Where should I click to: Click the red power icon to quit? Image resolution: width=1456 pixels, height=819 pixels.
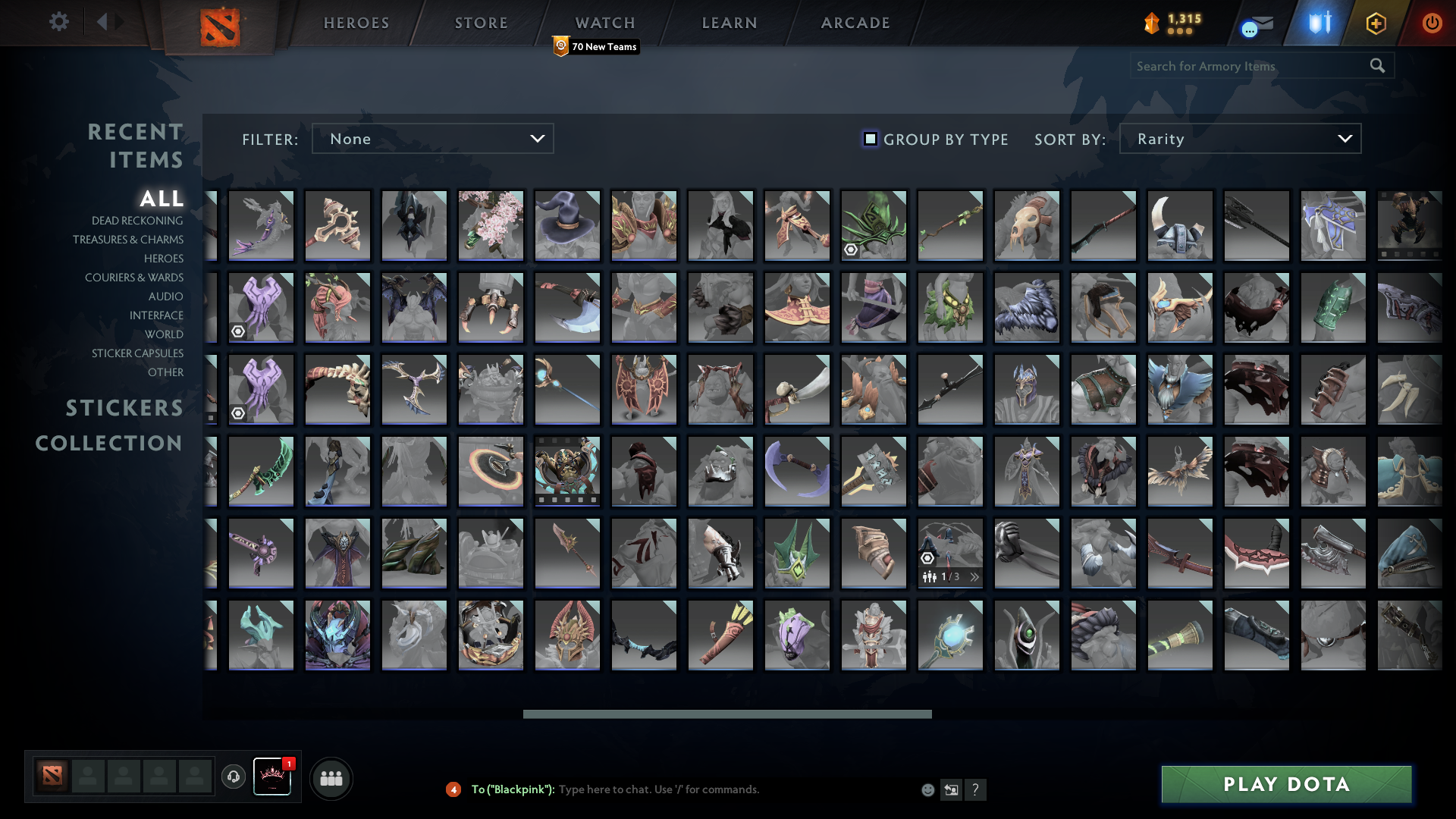point(1432,24)
